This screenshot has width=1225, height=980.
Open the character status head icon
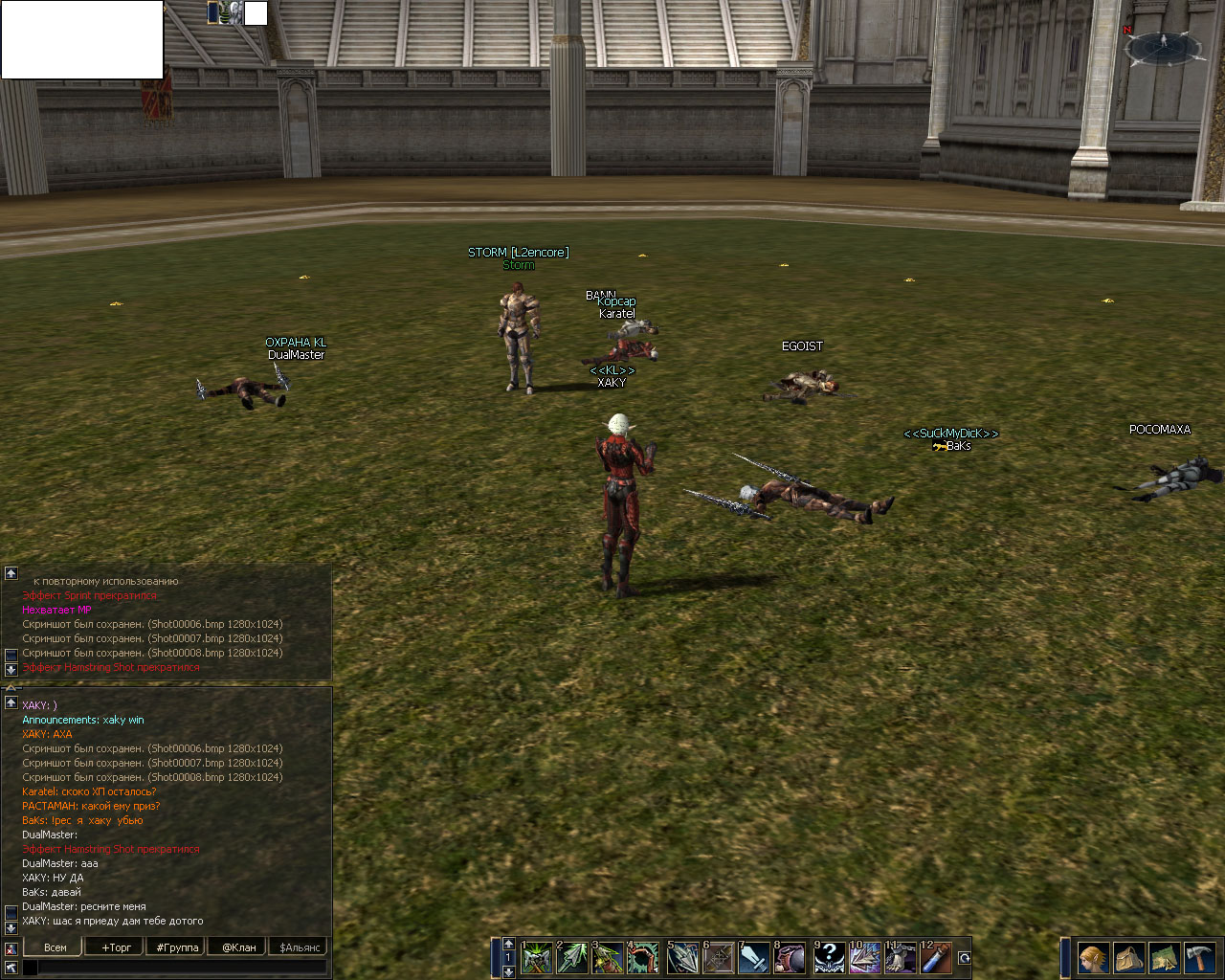point(1093,957)
